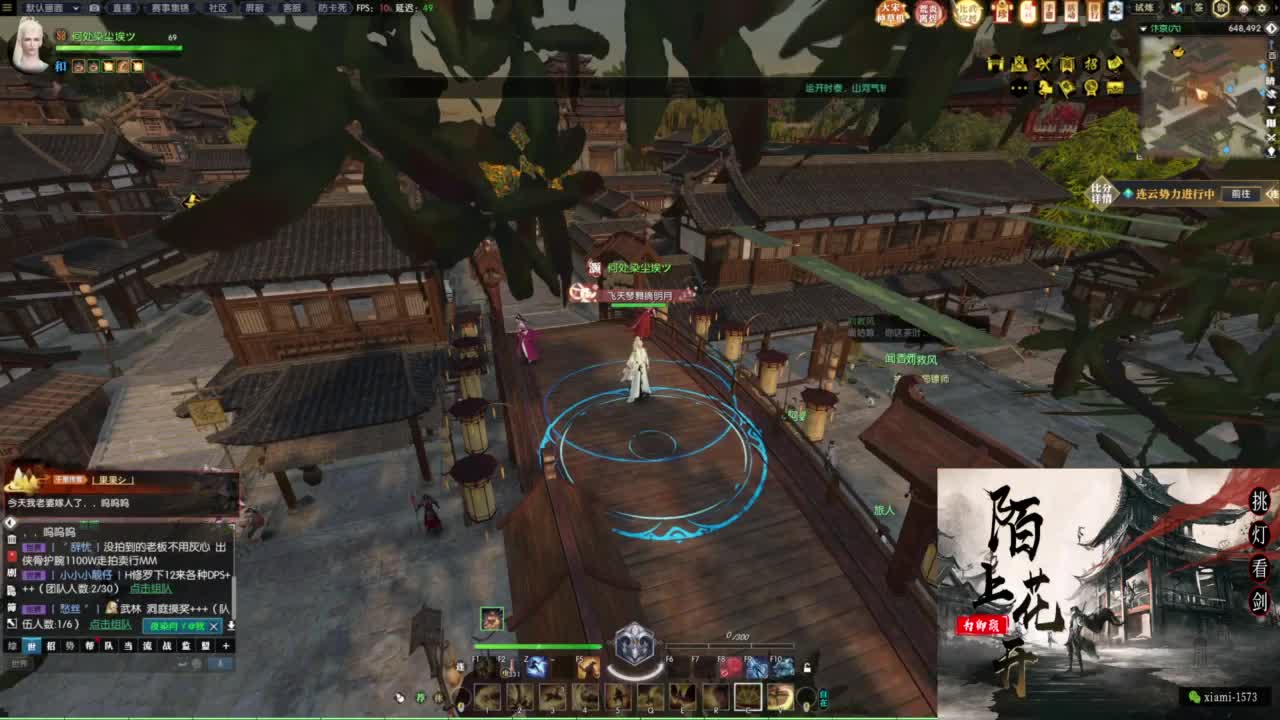Click the 招 recruitment activity icon
The image size is (1280, 720).
[x=1091, y=63]
